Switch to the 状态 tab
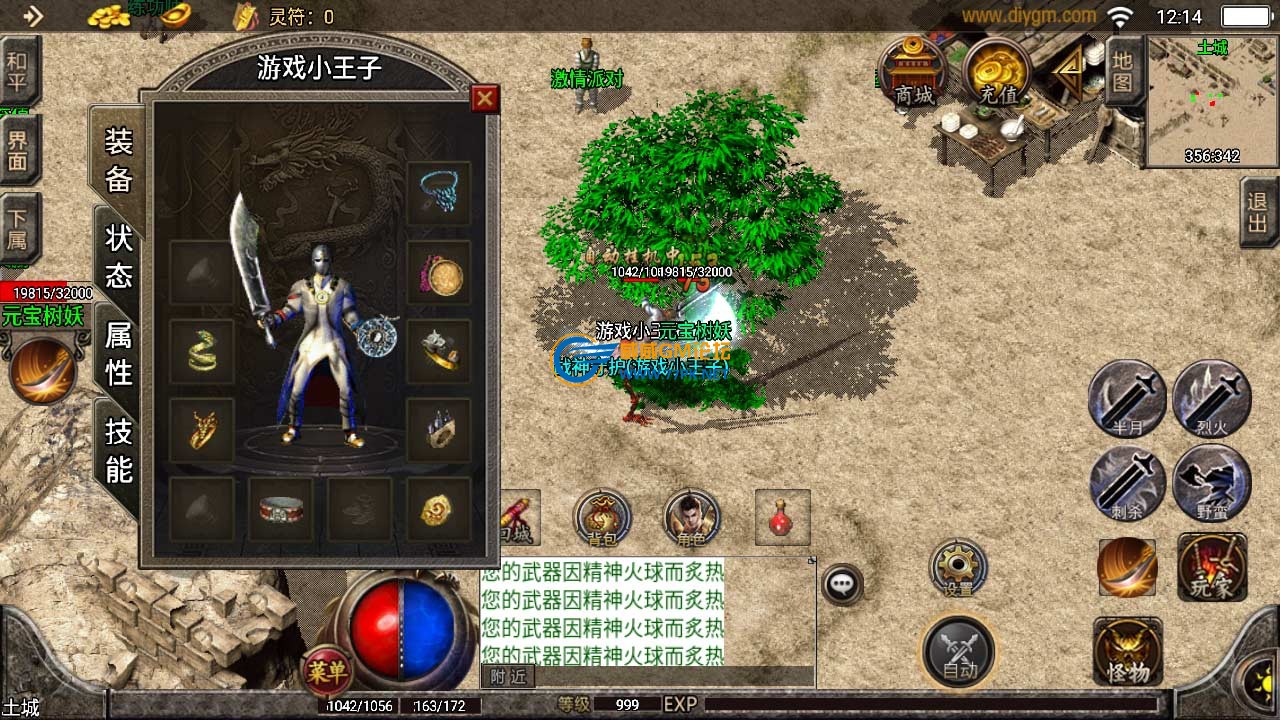This screenshot has height=720, width=1280. [120, 256]
